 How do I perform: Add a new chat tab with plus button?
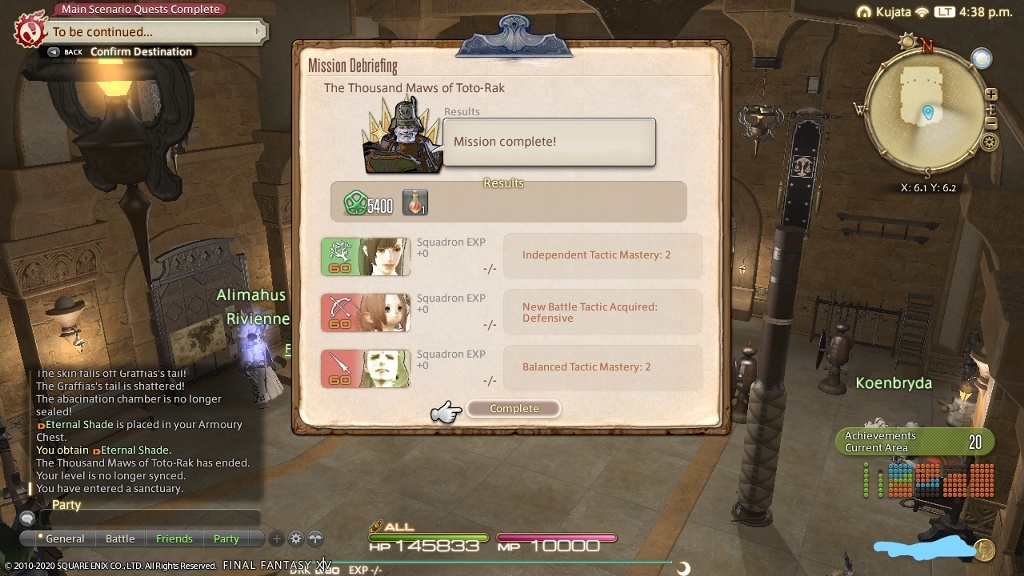(277, 539)
